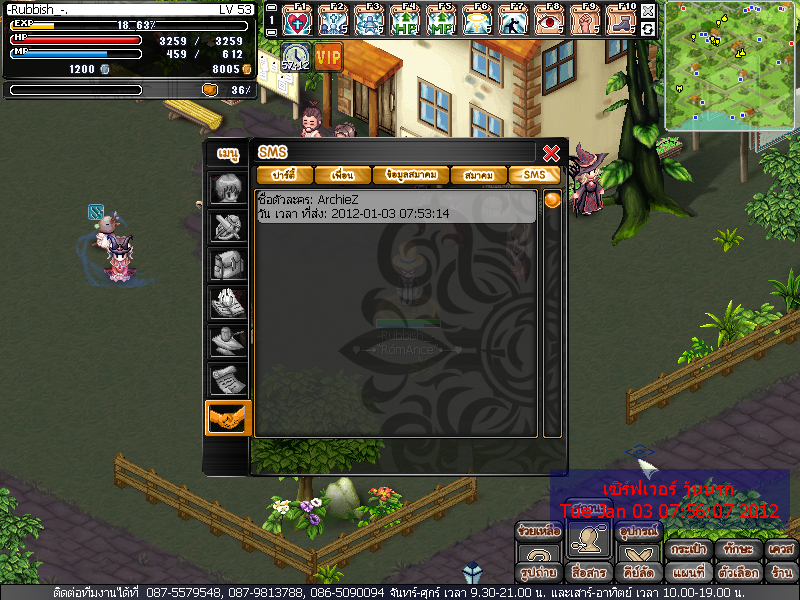Activate the F10 boot skill
This screenshot has height=600, width=800.
pyautogui.click(x=622, y=20)
